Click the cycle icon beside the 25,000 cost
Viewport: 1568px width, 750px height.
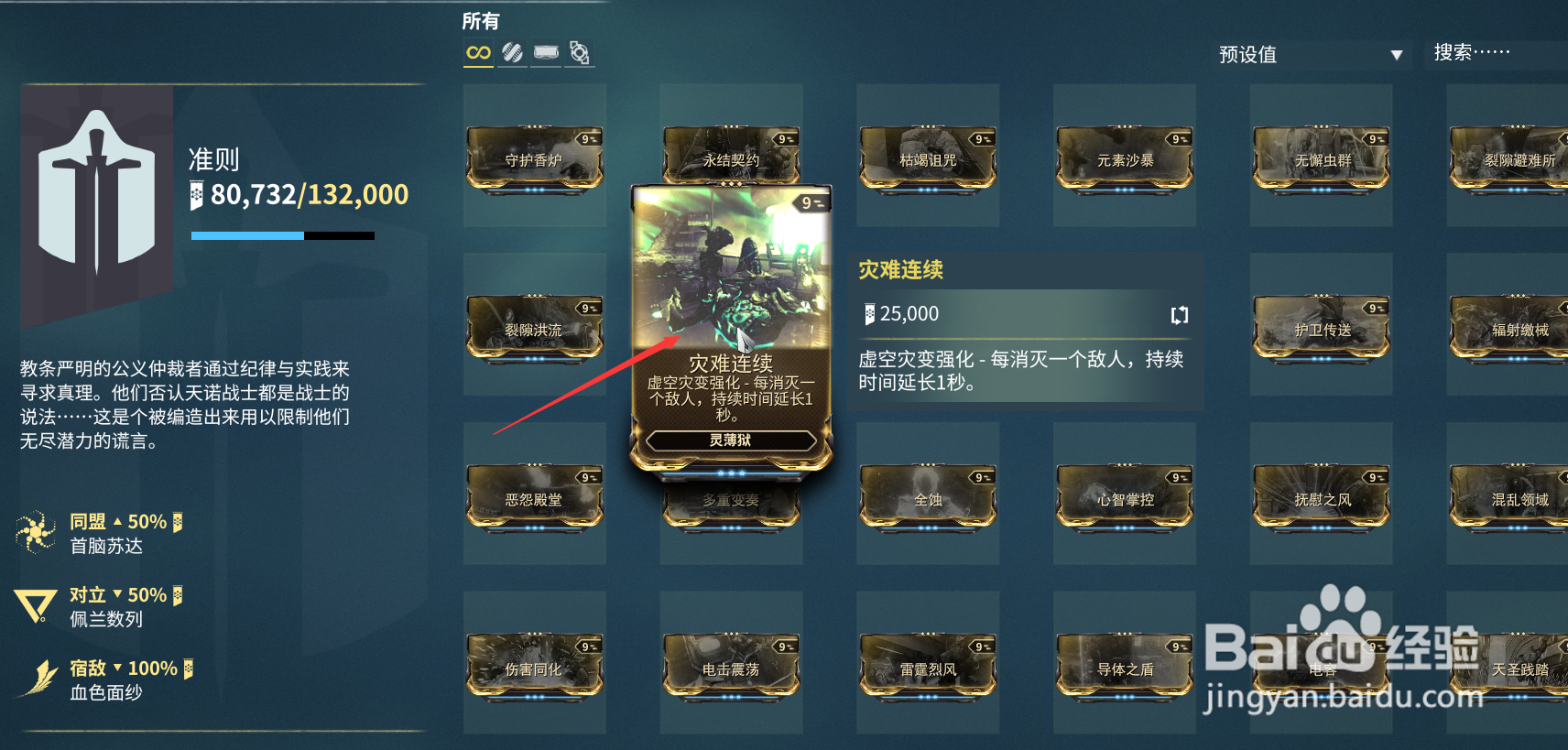point(1179,313)
